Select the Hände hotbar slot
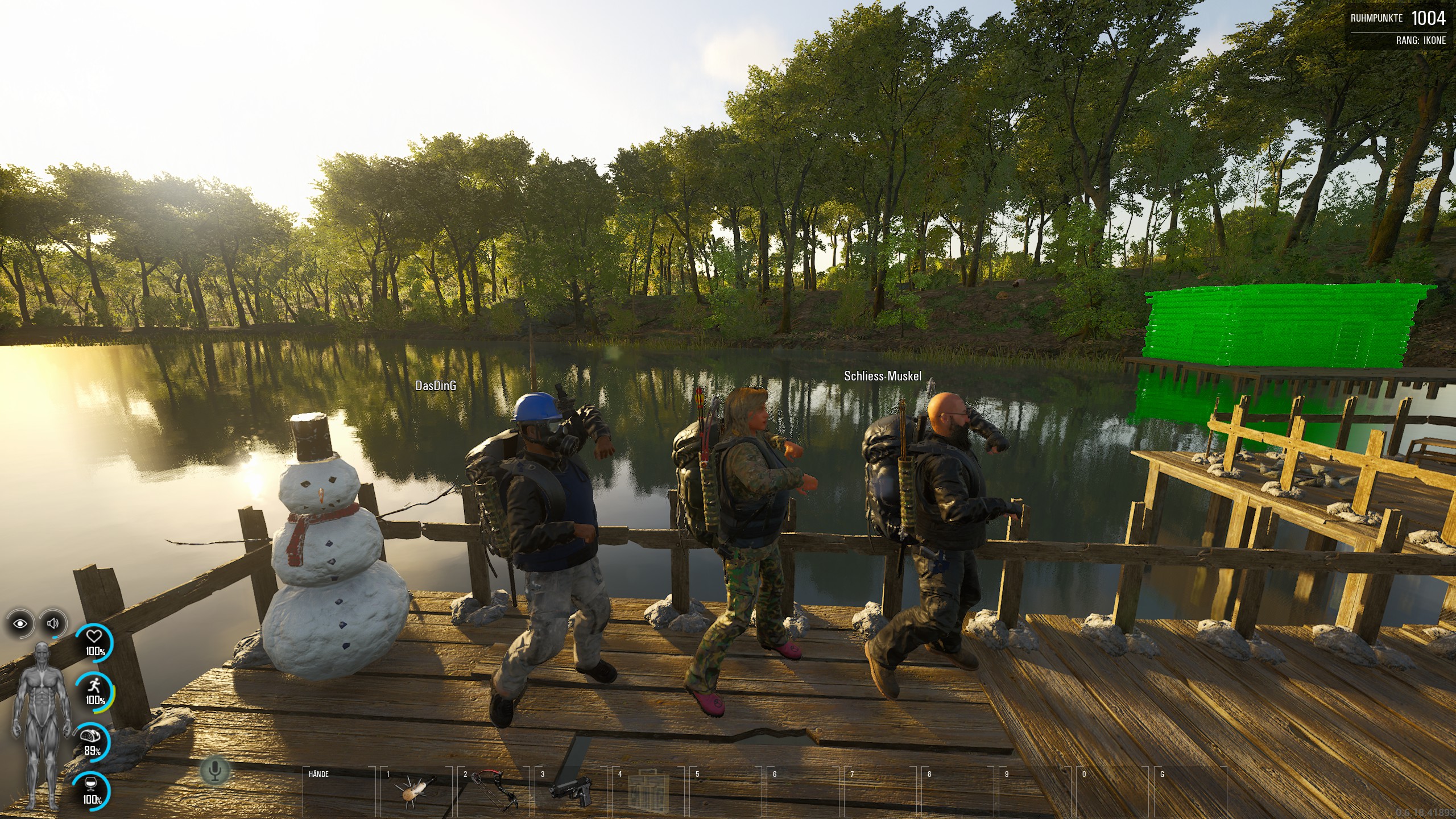1456x819 pixels. point(340,791)
